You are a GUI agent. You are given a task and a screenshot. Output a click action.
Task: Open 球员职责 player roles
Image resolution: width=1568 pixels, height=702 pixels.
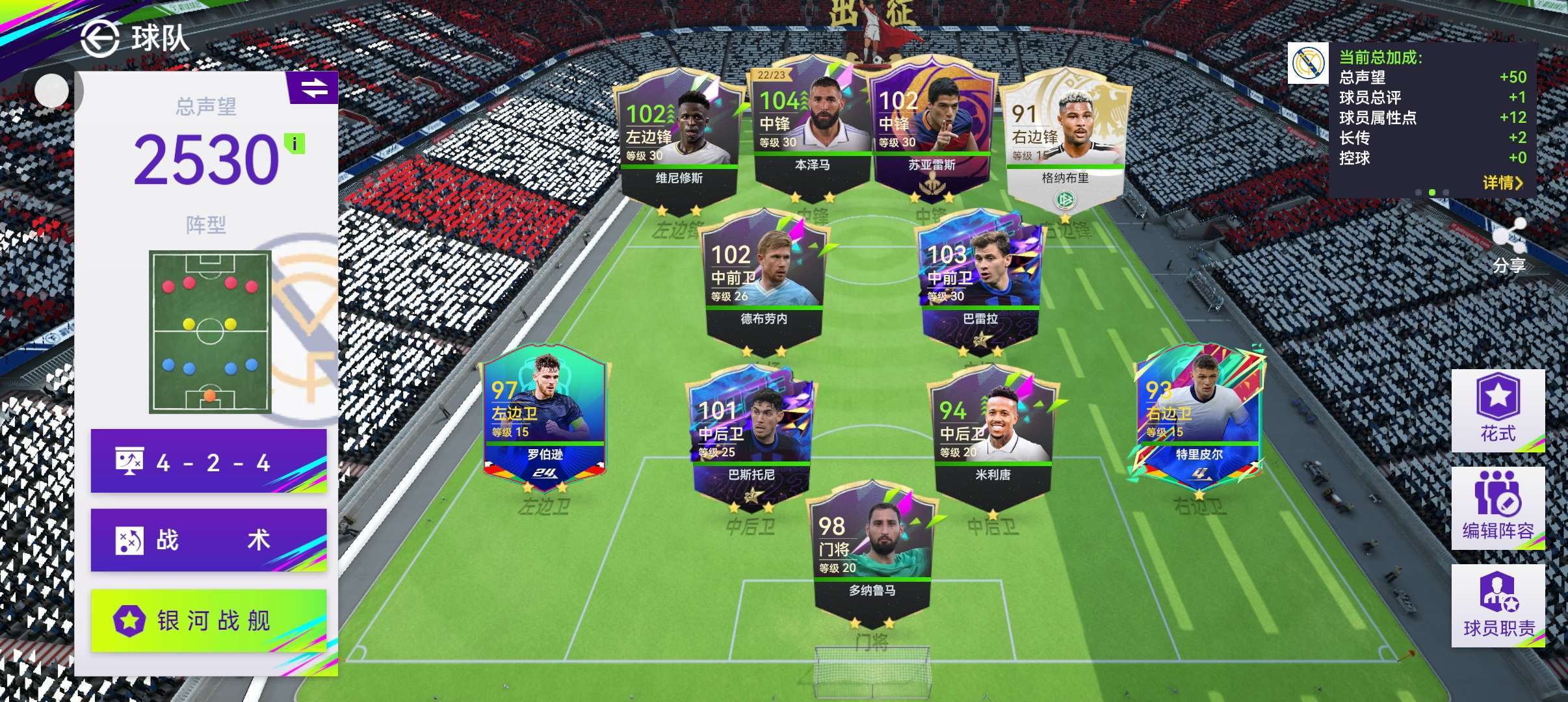(x=1498, y=605)
